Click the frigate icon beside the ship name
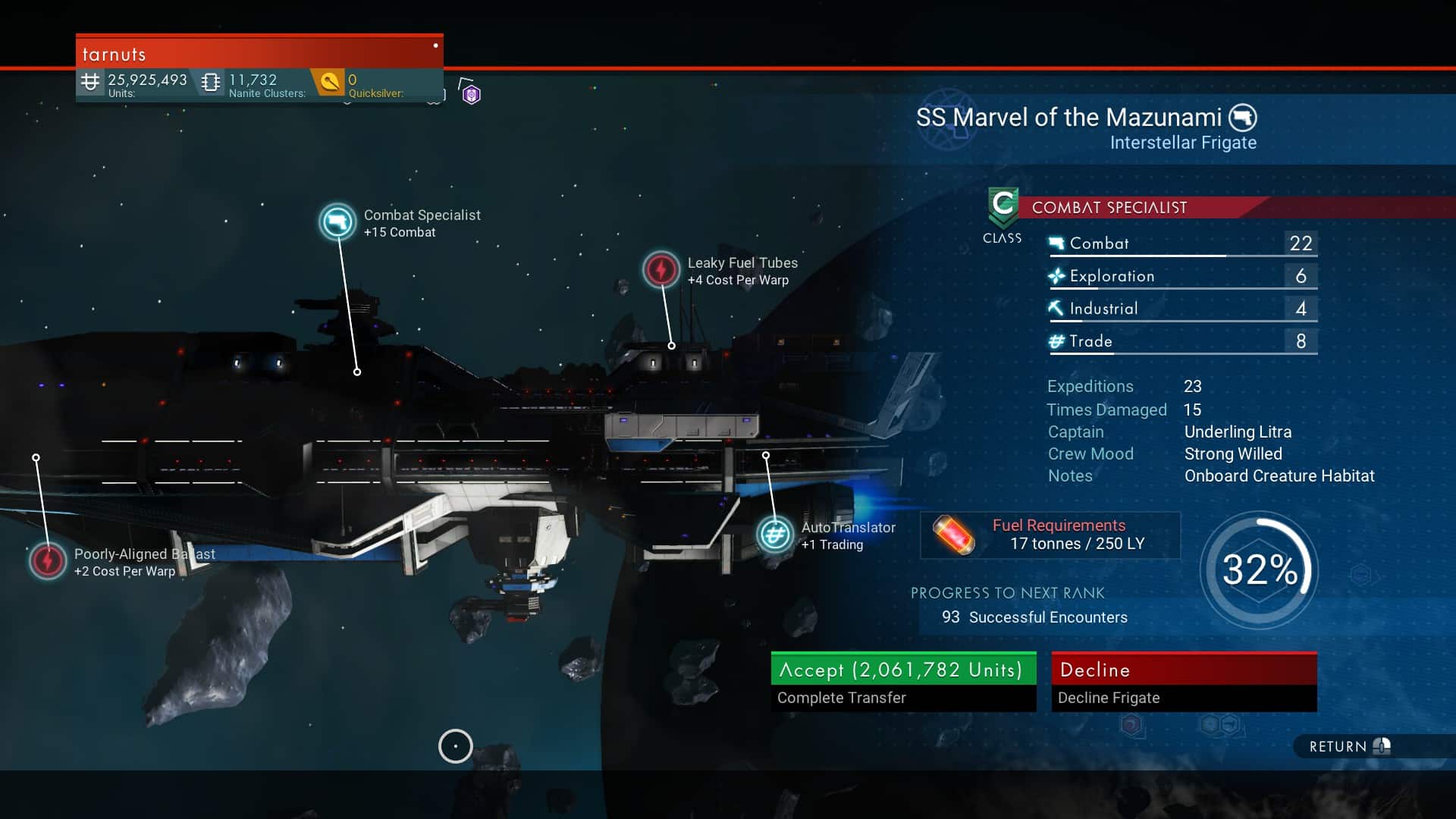The height and width of the screenshot is (819, 1456). 1244,118
